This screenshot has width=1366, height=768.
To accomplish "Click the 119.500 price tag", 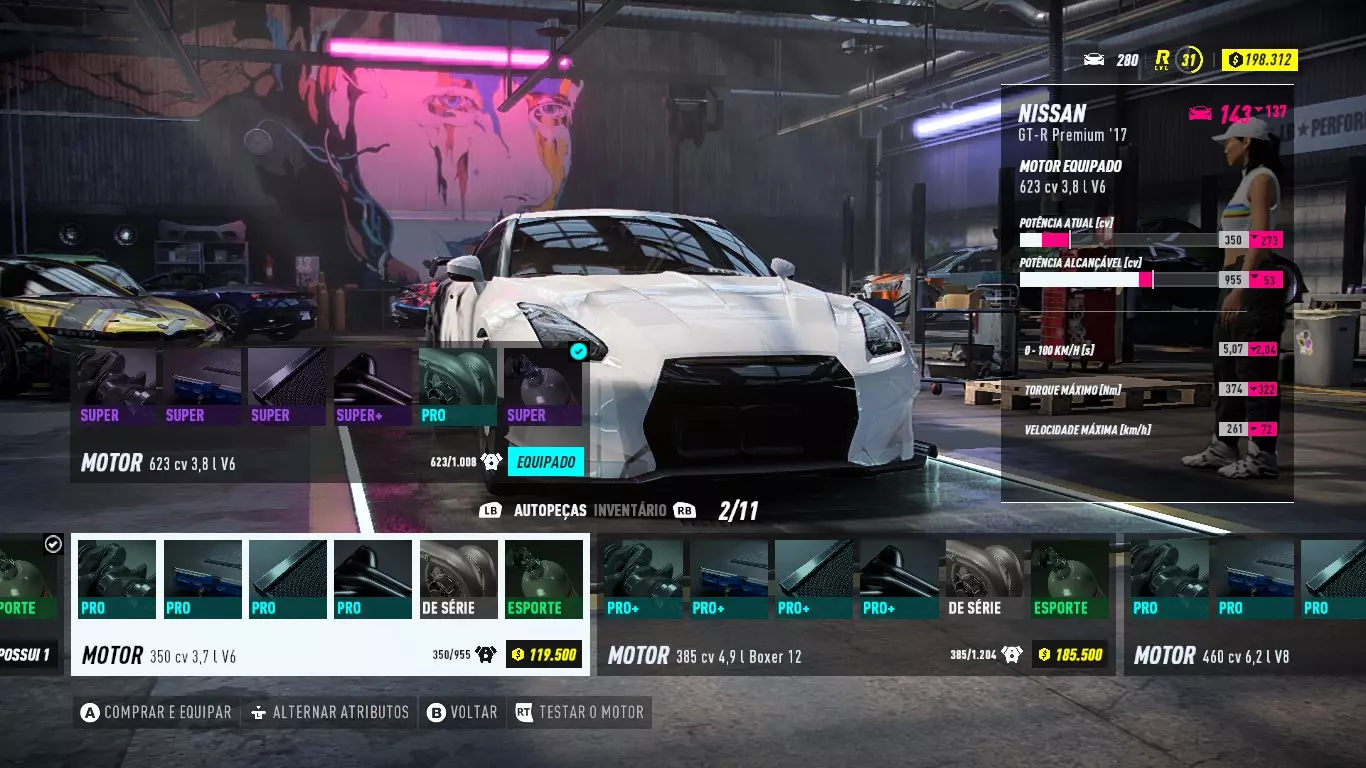I will click(x=543, y=655).
